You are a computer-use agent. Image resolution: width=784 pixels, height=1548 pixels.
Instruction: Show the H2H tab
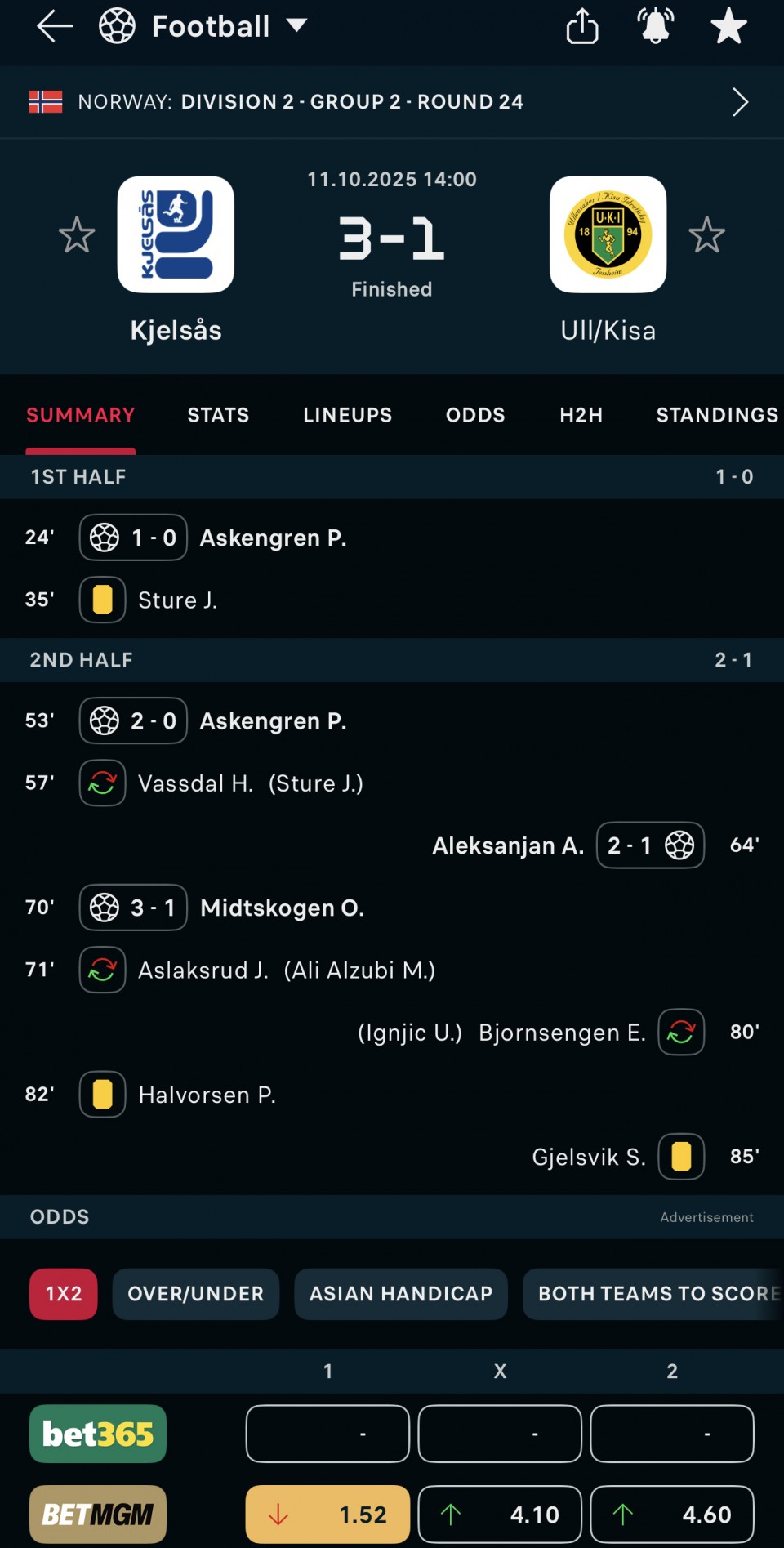click(581, 415)
